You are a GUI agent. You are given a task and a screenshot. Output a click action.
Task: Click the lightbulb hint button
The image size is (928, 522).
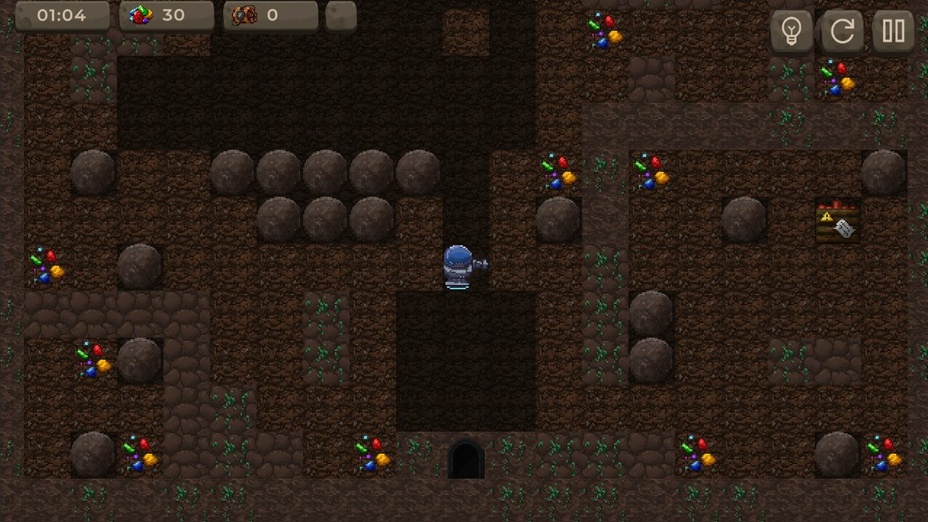[791, 31]
